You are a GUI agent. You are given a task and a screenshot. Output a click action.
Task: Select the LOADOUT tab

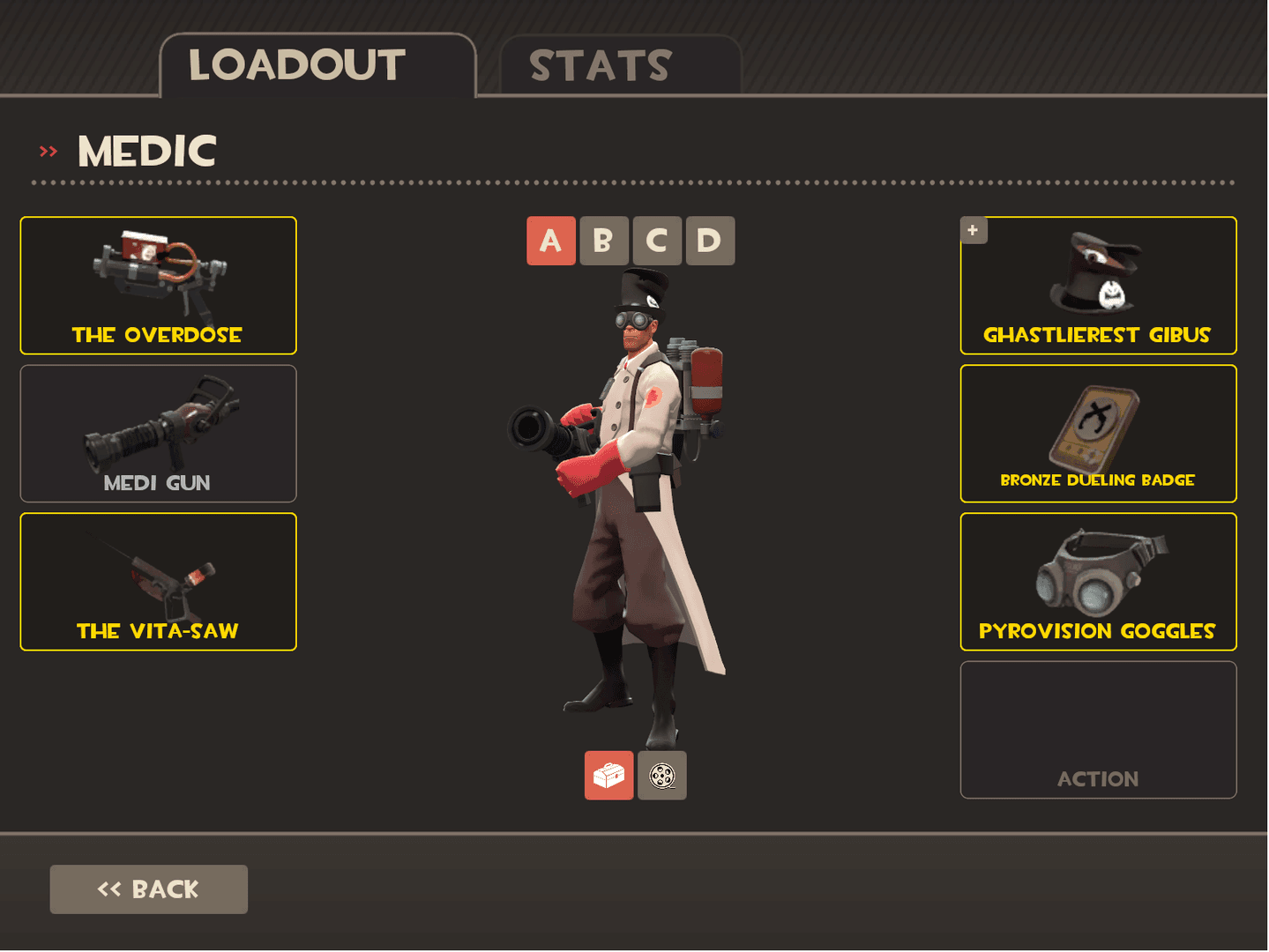click(296, 63)
